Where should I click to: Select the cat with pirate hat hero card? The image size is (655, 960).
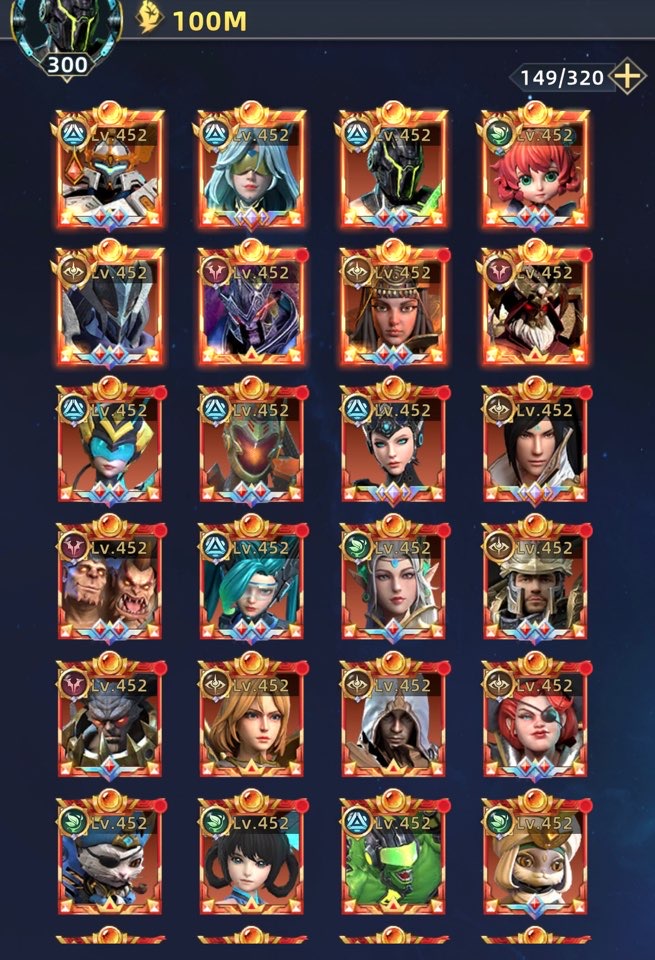coord(110,858)
